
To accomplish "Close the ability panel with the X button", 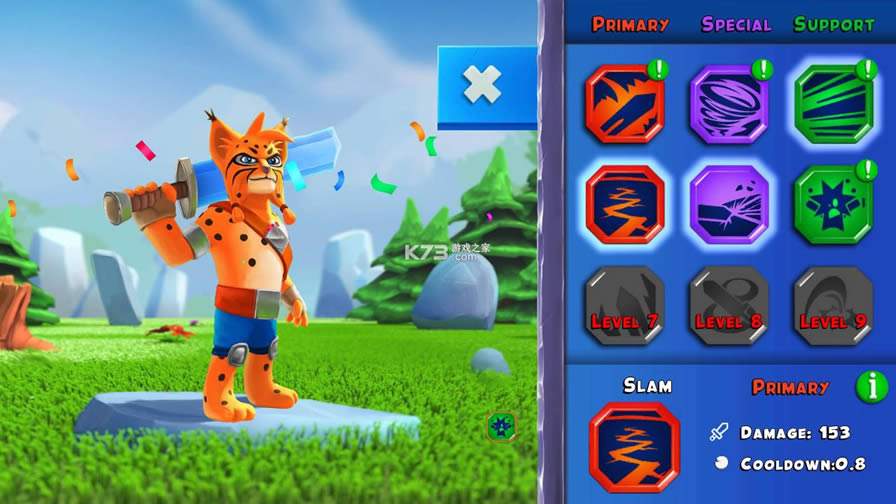I will (x=482, y=86).
